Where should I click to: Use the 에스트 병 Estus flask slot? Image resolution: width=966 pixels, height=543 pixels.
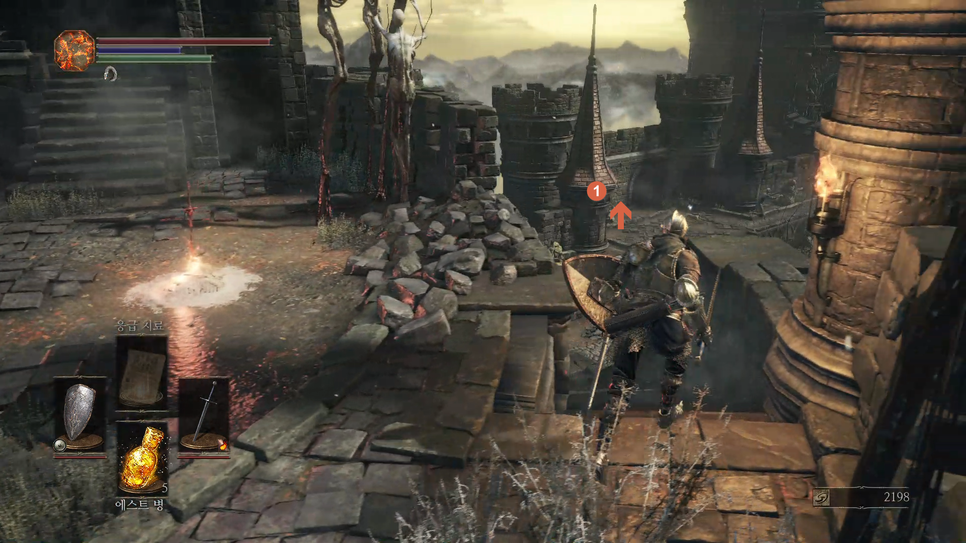point(141,460)
